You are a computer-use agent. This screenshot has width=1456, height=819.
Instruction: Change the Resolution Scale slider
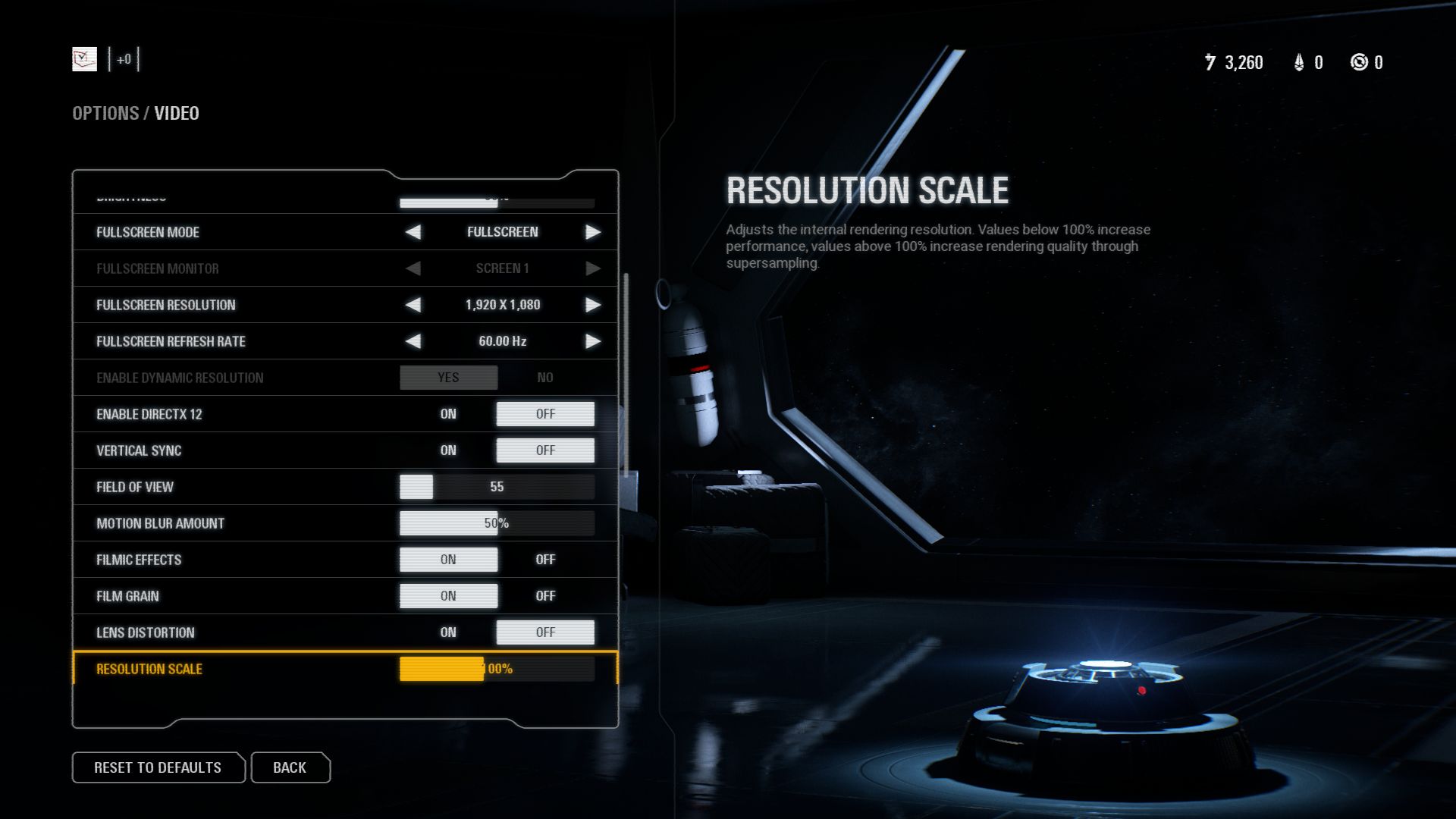click(497, 669)
